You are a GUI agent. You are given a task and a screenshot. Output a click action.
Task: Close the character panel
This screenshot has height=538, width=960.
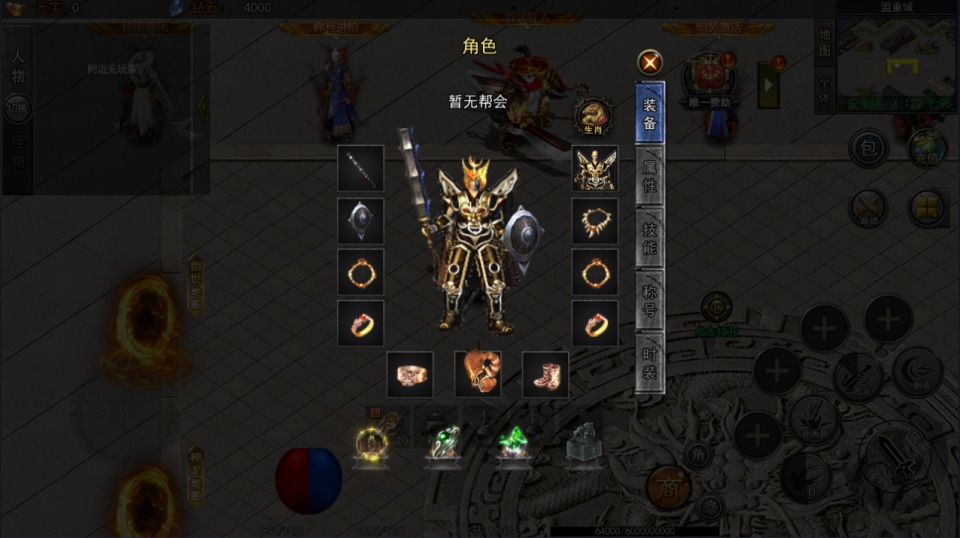point(651,62)
